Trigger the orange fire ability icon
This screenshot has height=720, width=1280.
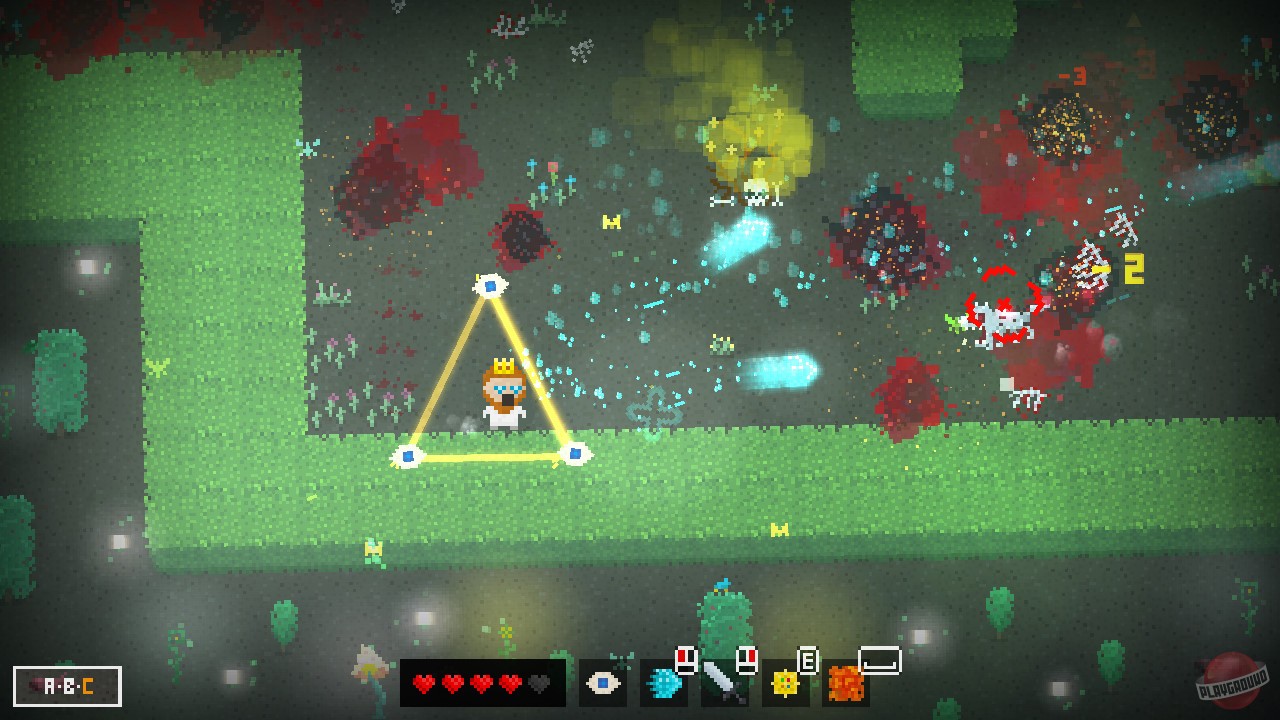click(846, 685)
